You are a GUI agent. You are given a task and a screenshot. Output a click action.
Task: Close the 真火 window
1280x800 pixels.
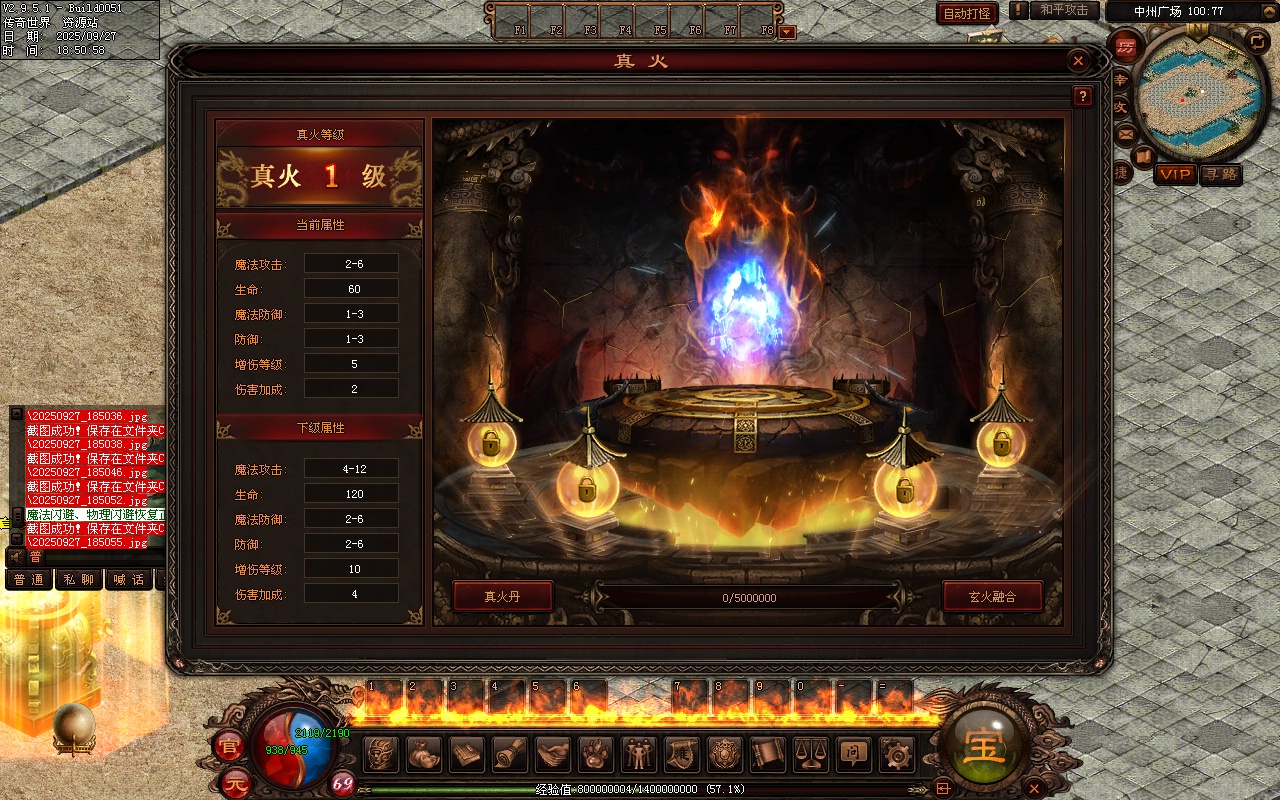click(1078, 61)
